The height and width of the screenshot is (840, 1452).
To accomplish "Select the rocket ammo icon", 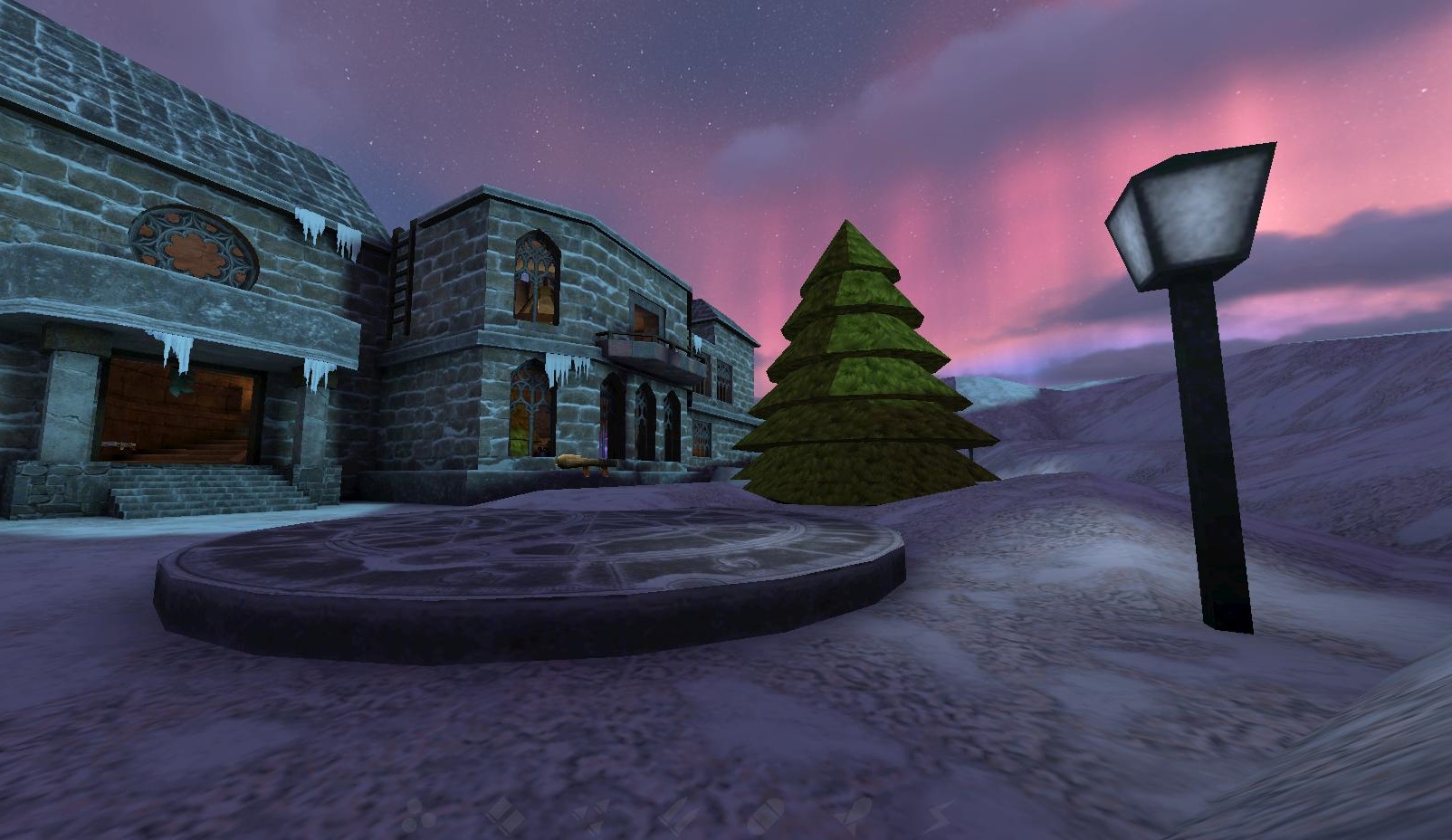I will (x=854, y=813).
